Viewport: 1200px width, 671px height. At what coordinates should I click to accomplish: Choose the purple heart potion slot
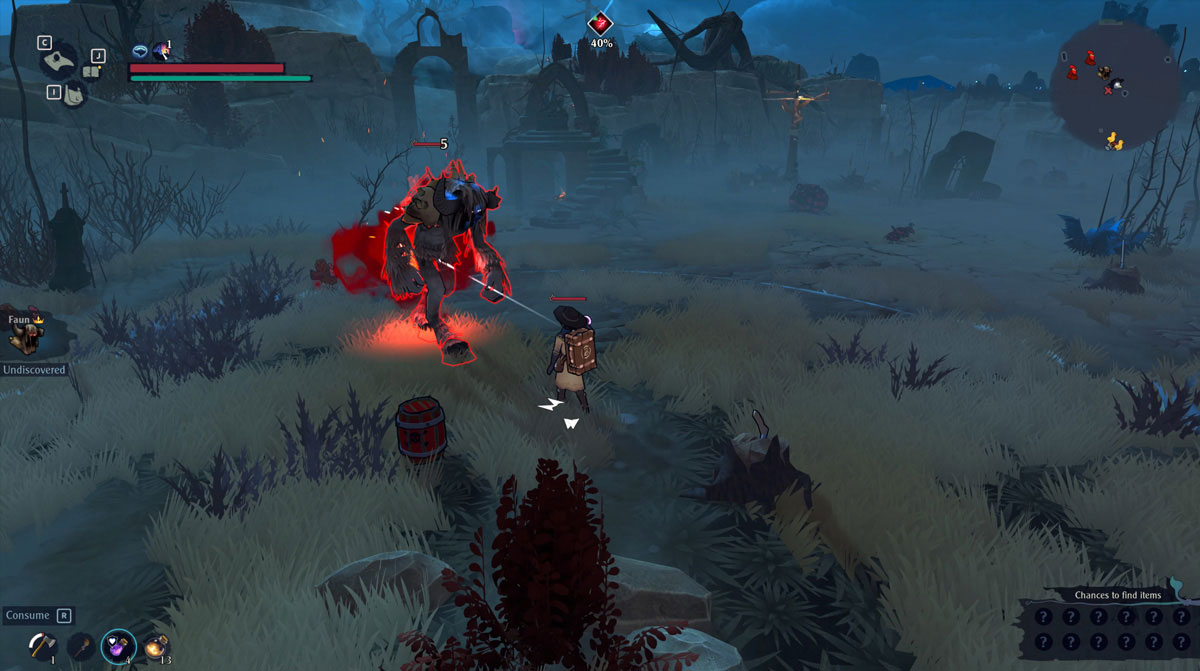pyautogui.click(x=118, y=645)
